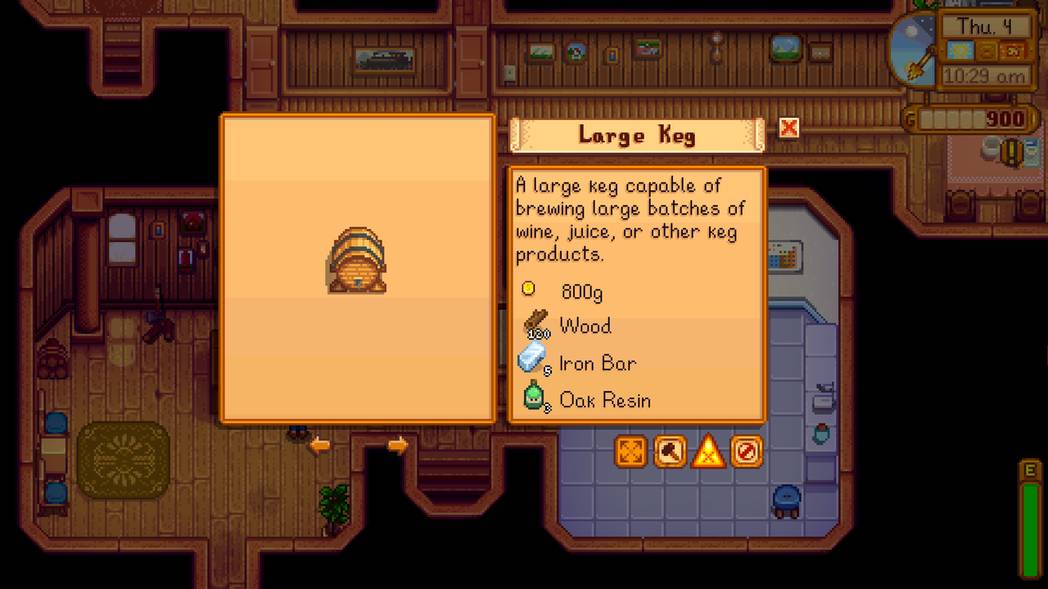Screen dimensions: 1048x589
Task: Cancel with the red crossed-circle button
Action: 746,452
